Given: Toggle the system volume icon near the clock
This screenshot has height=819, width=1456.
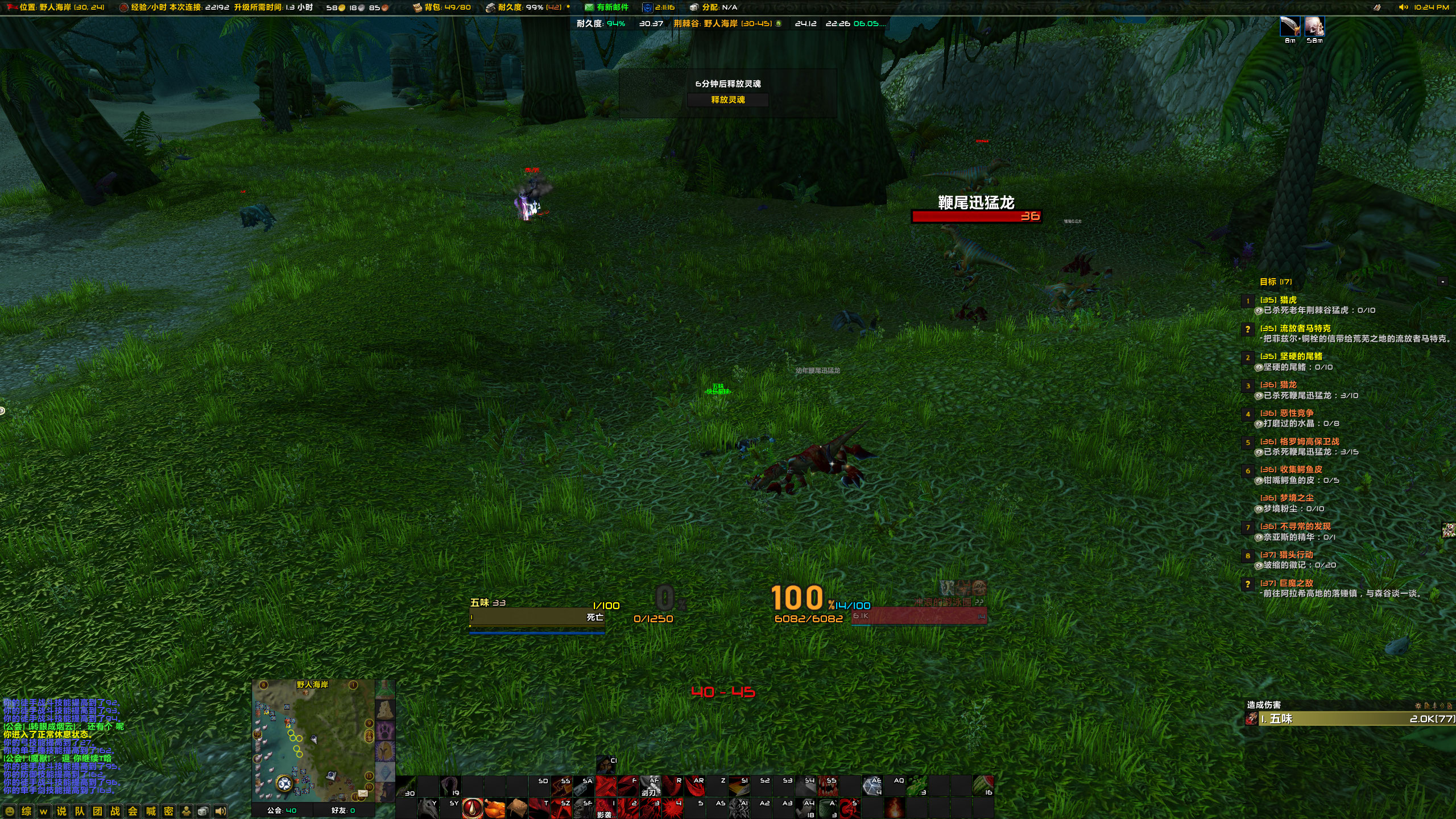Looking at the screenshot, I should (1403, 7).
